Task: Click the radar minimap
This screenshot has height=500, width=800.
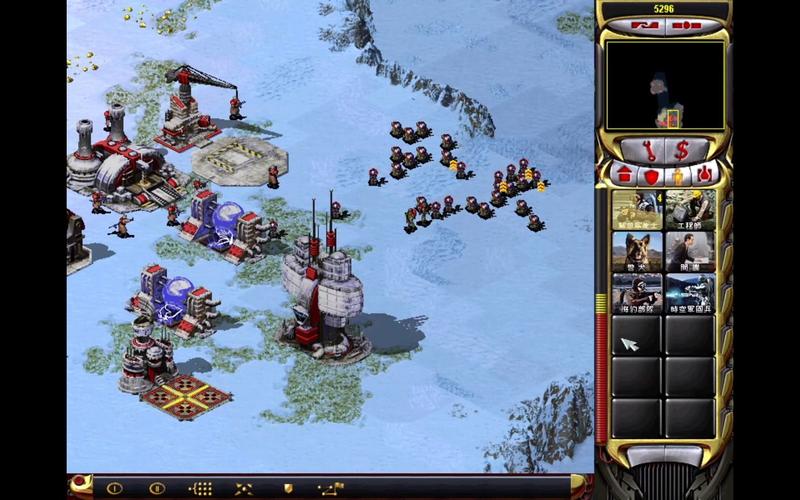Action: (665, 85)
